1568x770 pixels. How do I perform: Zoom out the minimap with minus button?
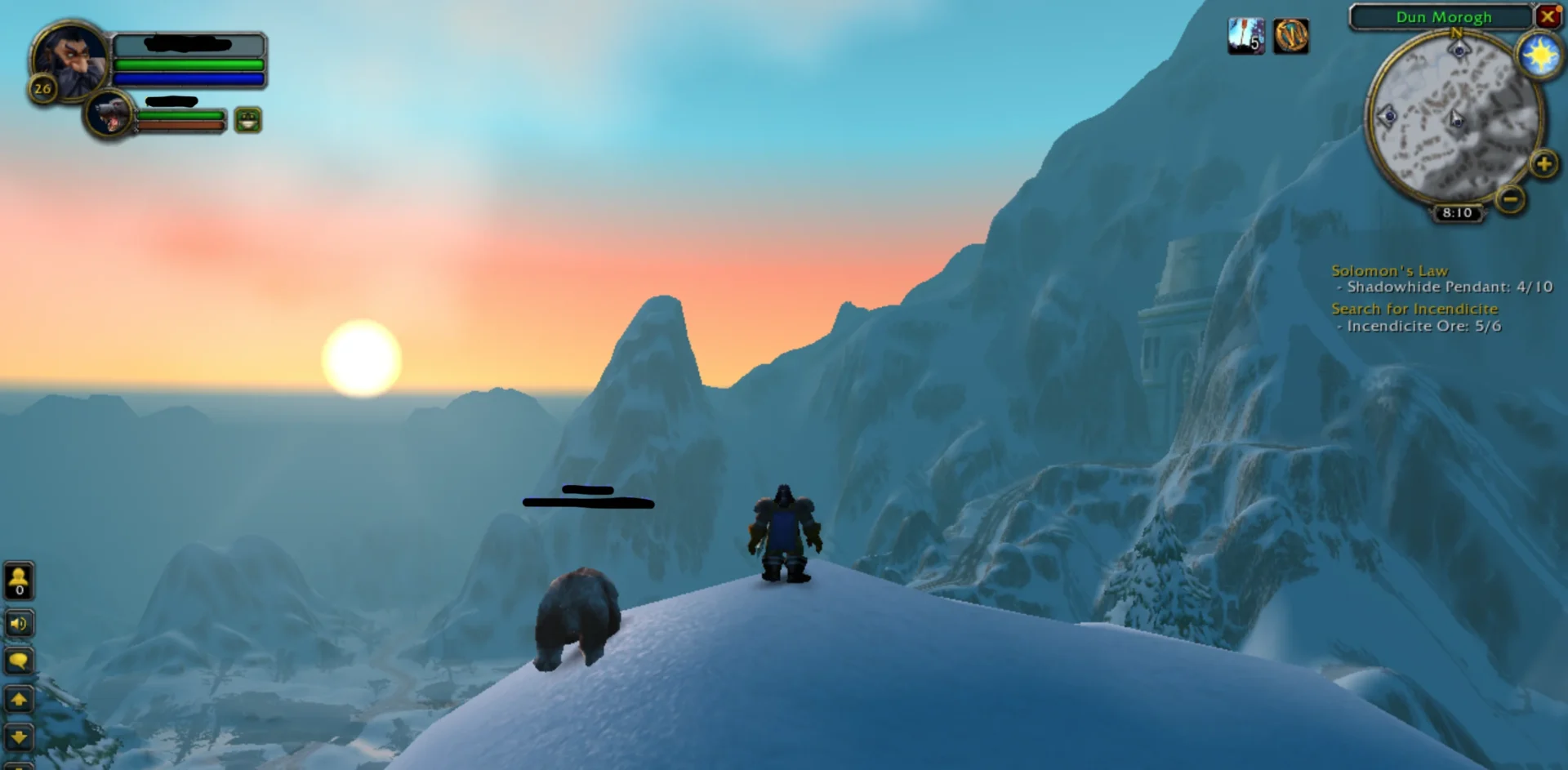pyautogui.click(x=1510, y=198)
